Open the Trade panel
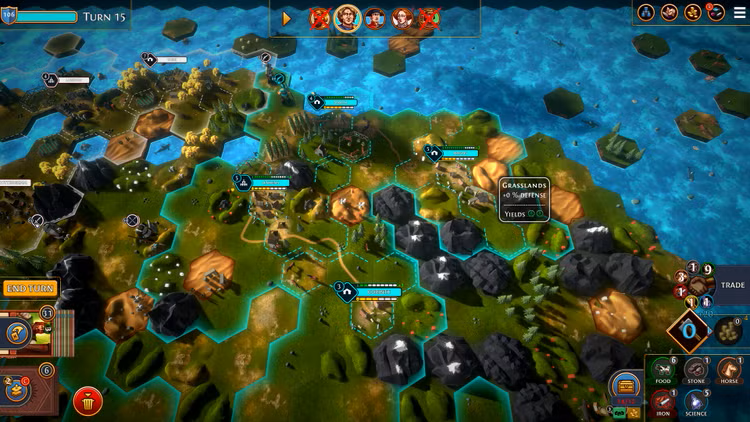Viewport: 750px width, 422px height. point(734,285)
